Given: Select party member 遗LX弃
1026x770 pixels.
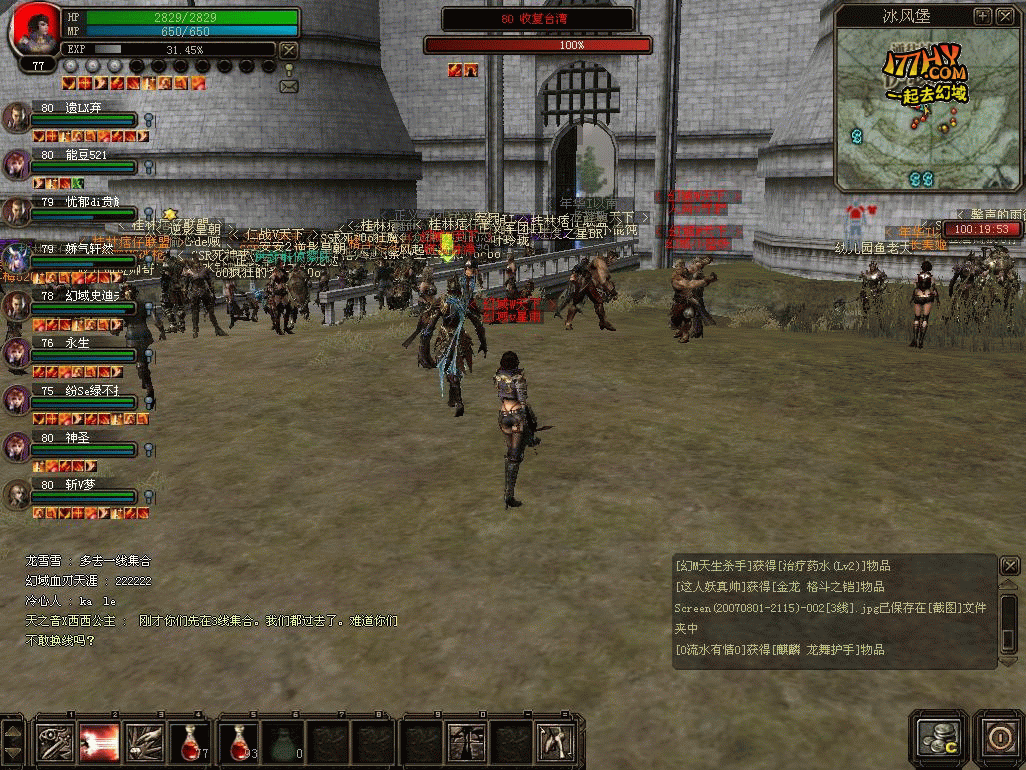Looking at the screenshot, I should point(17,117).
